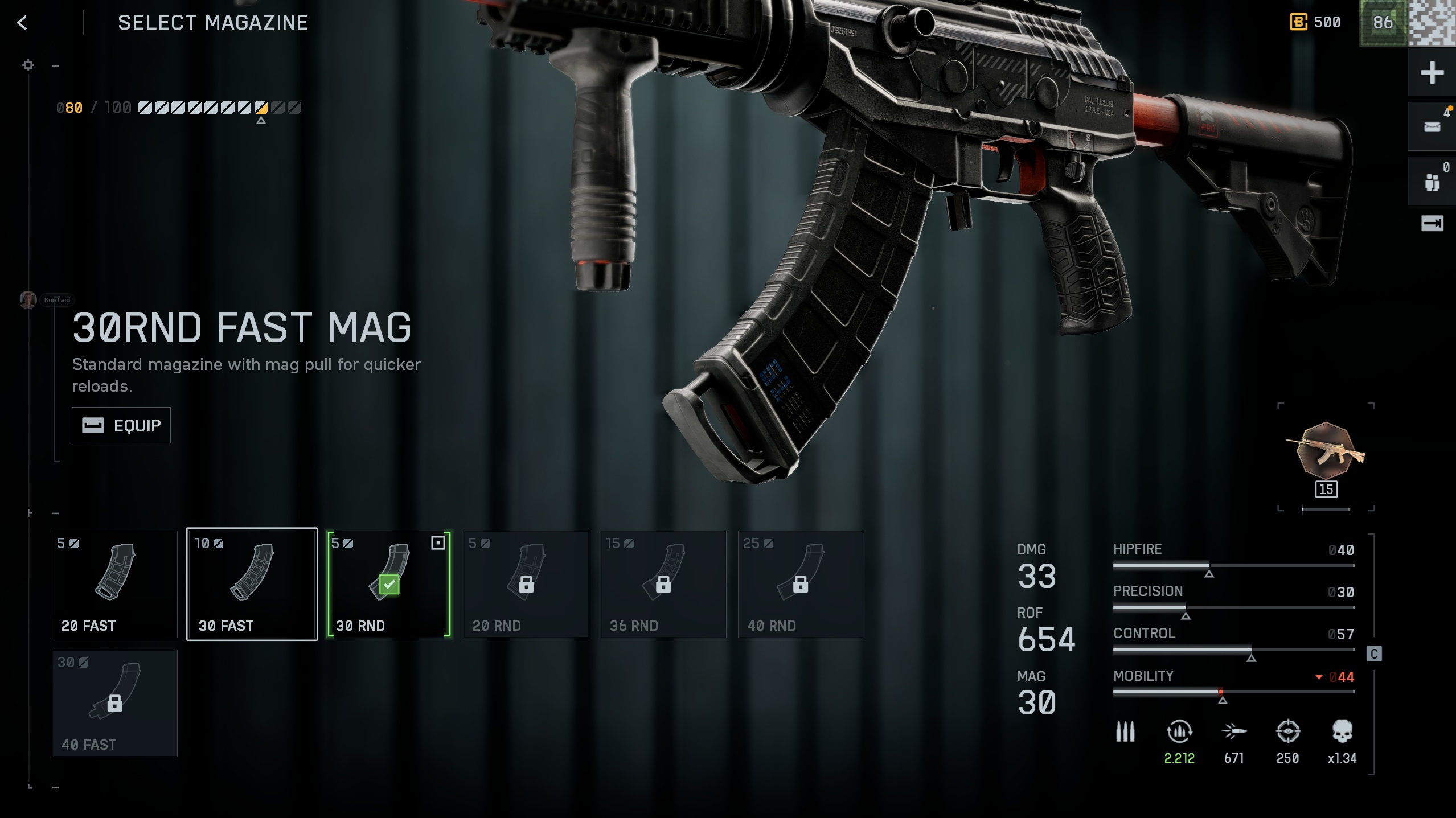The width and height of the screenshot is (1456, 818).
Task: Click the locked 20 RND magazine
Action: pyautogui.click(x=526, y=584)
